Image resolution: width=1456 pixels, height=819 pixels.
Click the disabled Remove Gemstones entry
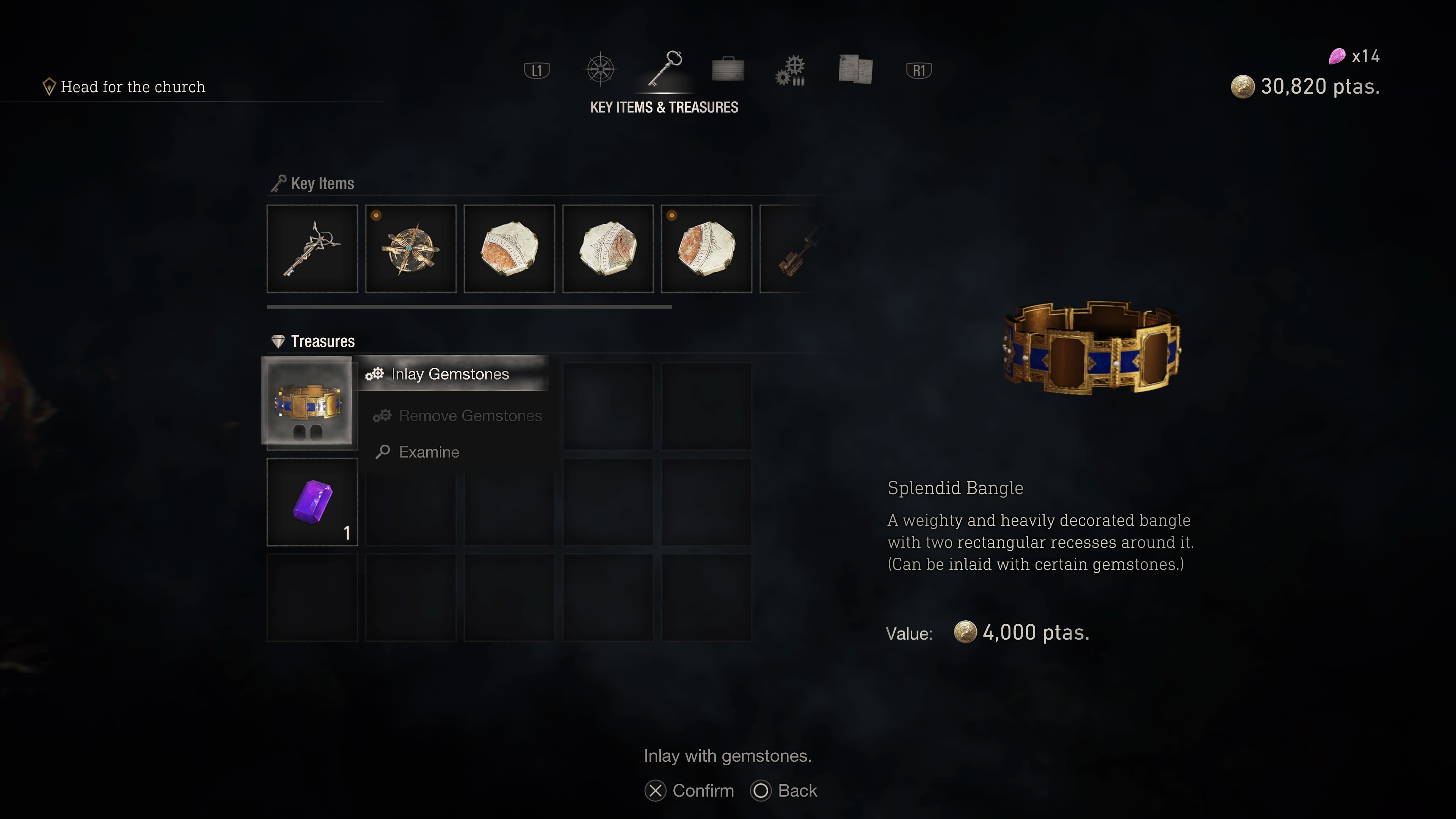pos(470,416)
